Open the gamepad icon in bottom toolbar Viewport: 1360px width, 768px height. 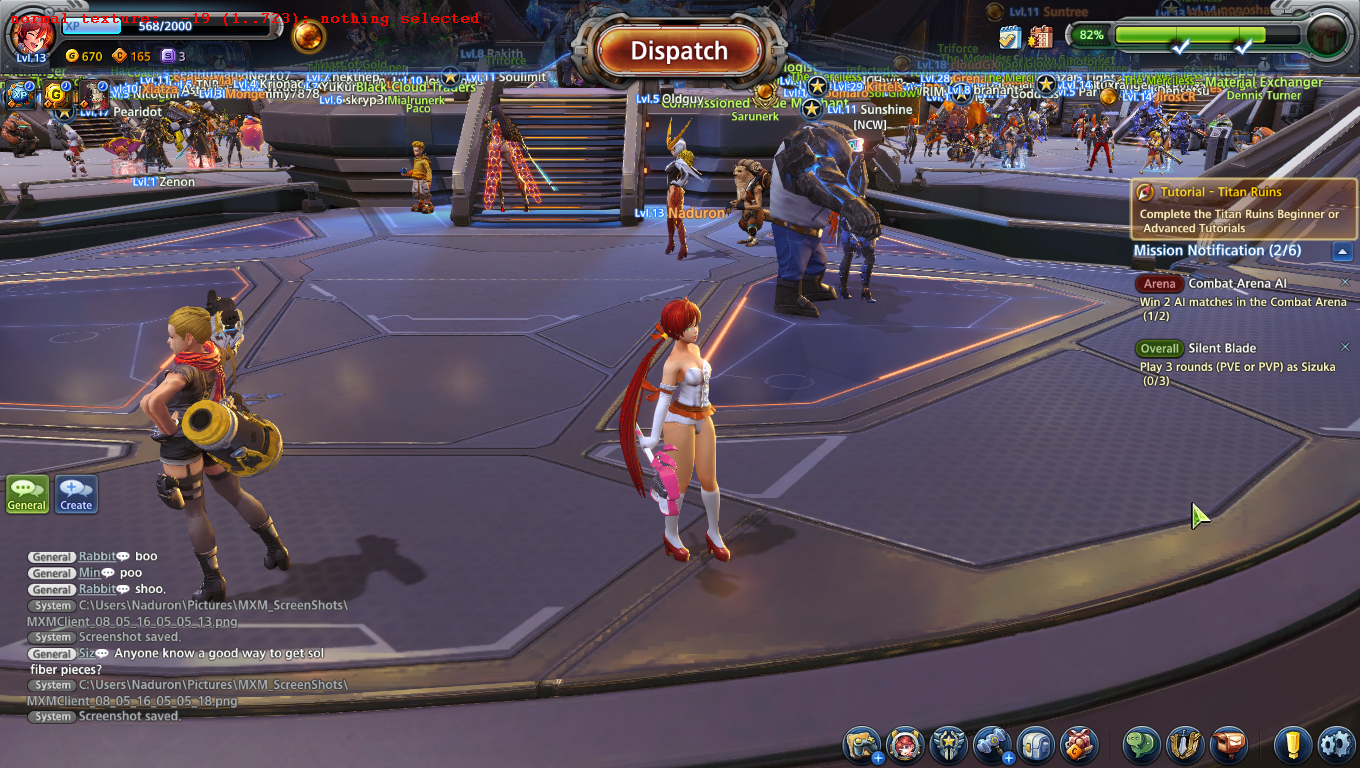tap(861, 745)
